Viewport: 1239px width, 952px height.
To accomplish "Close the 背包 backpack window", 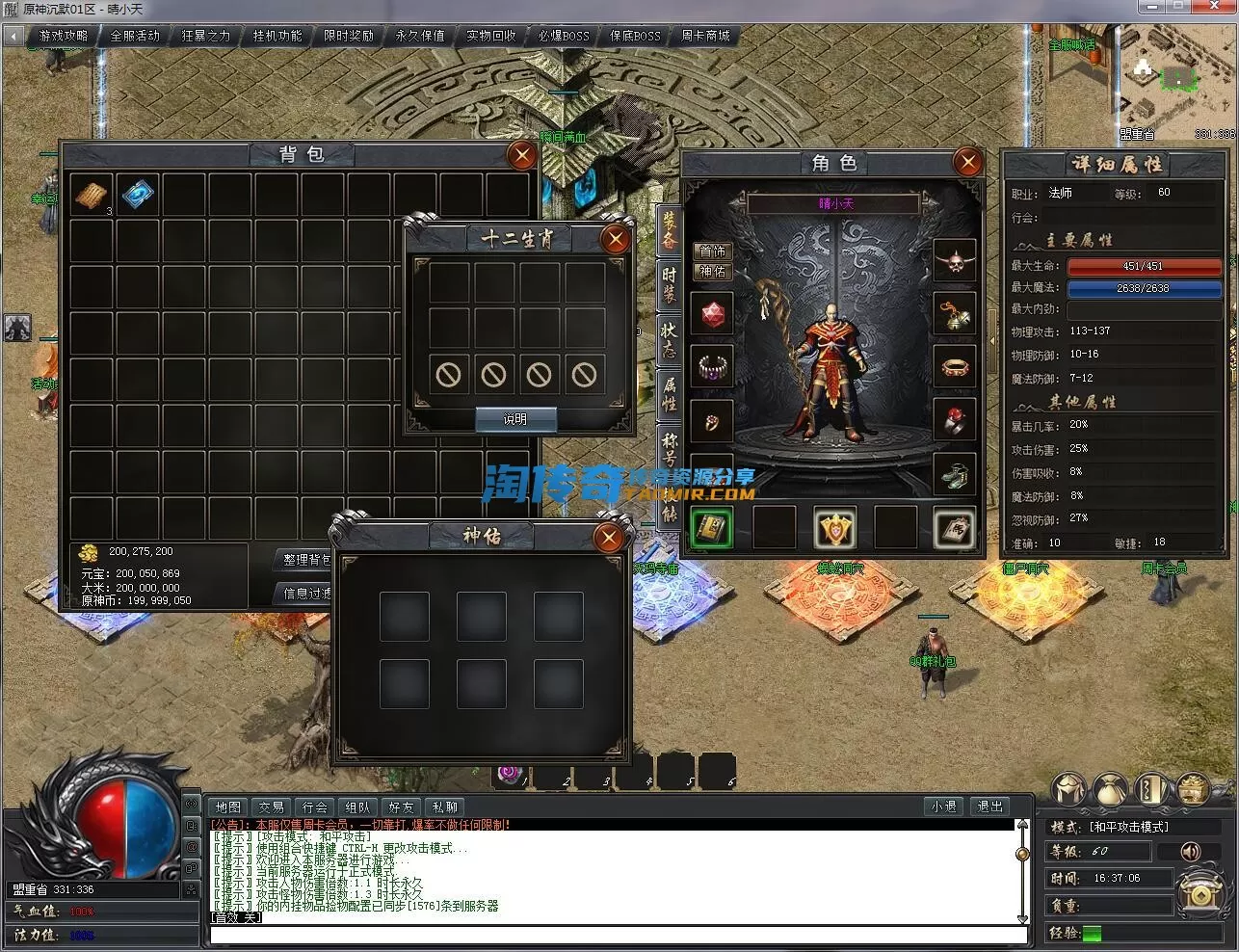I will (521, 155).
